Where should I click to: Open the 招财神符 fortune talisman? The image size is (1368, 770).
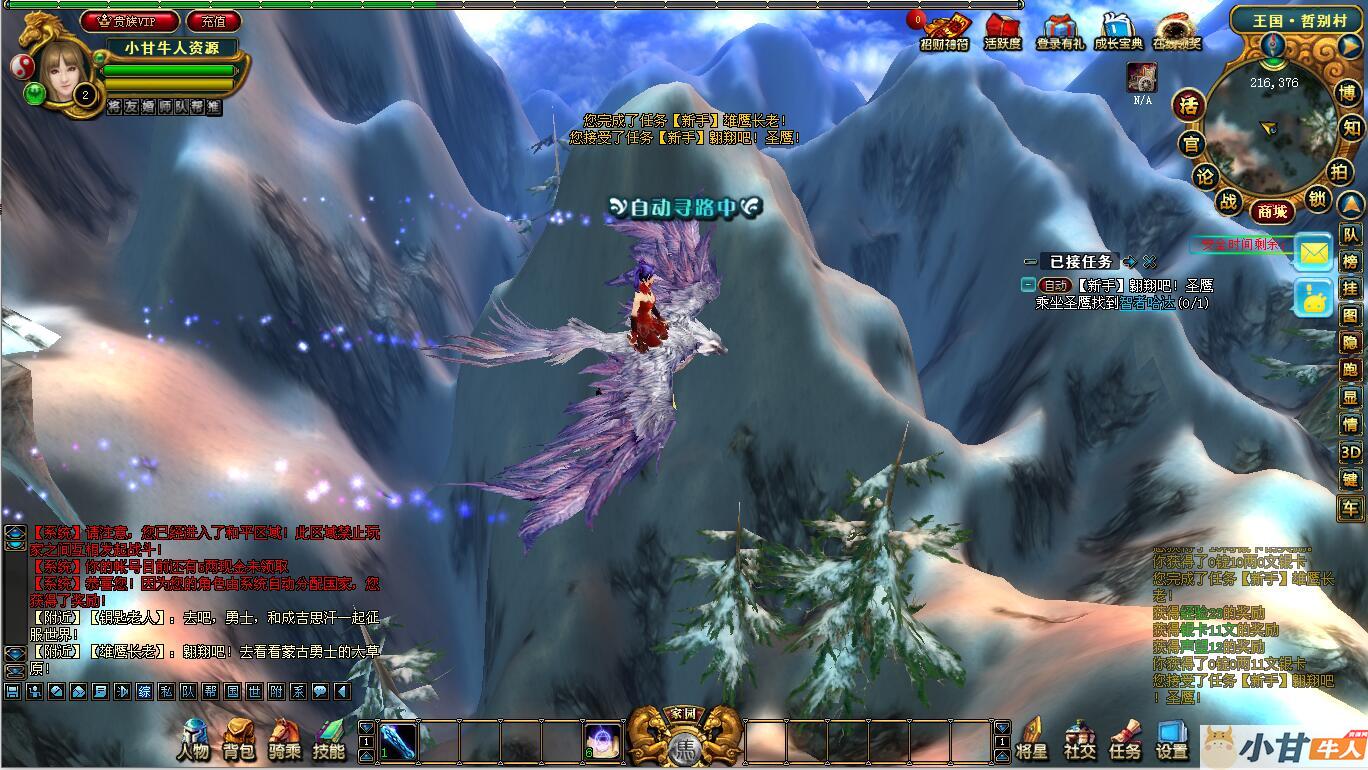(944, 32)
